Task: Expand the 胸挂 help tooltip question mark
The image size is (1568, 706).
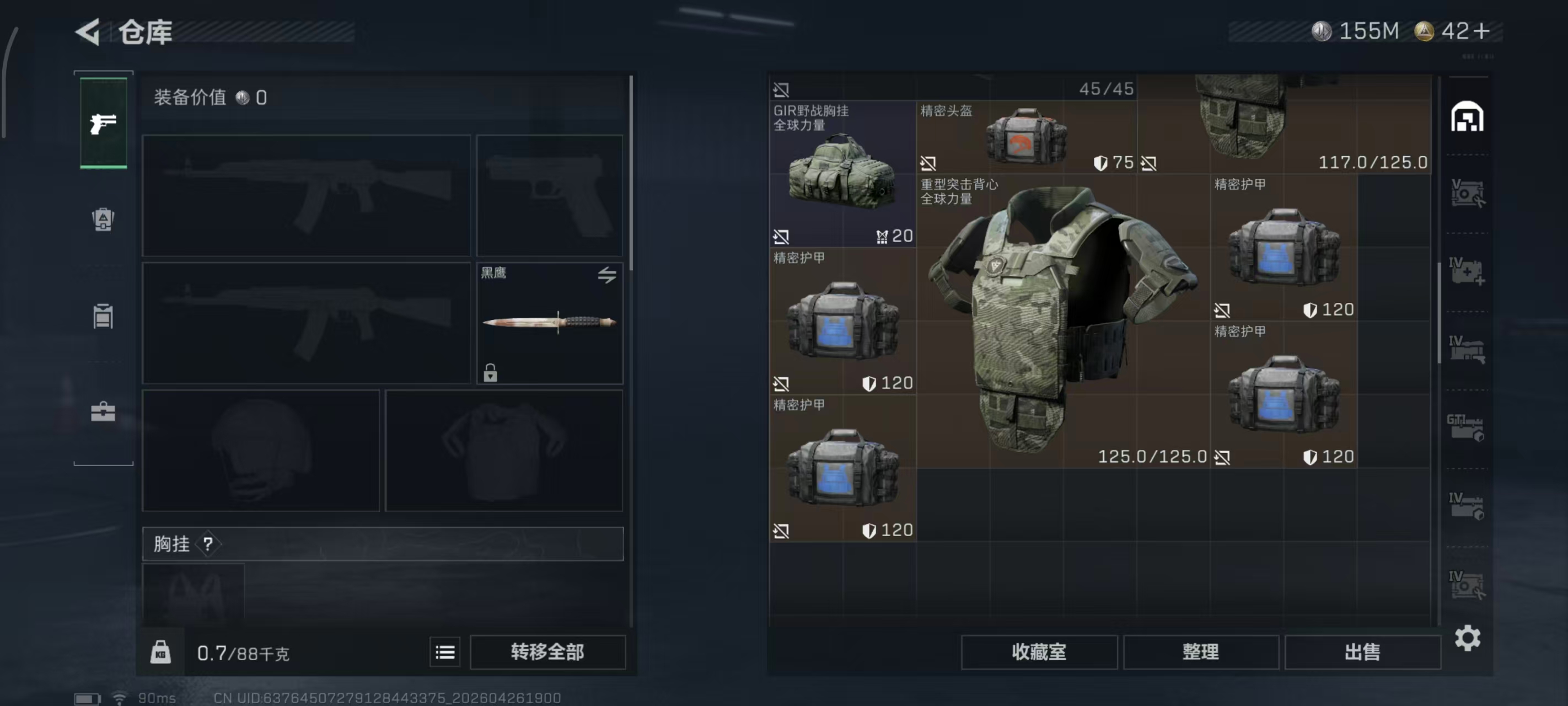Action: tap(209, 544)
